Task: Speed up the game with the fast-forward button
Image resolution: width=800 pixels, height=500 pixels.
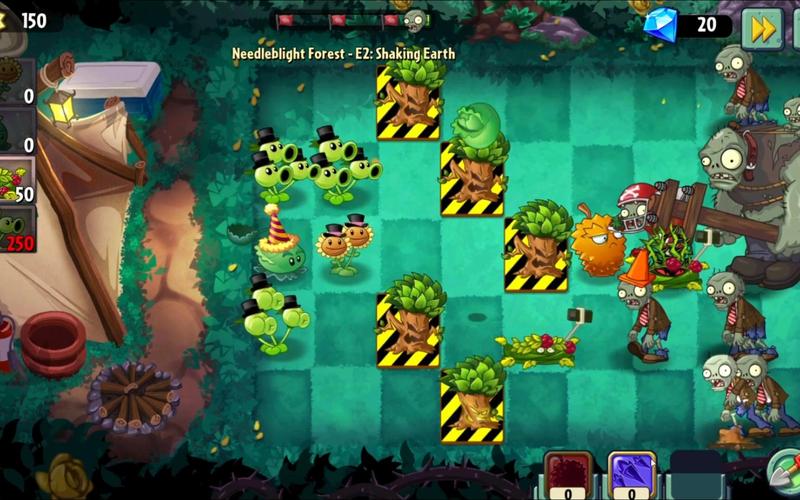Action: coord(762,28)
